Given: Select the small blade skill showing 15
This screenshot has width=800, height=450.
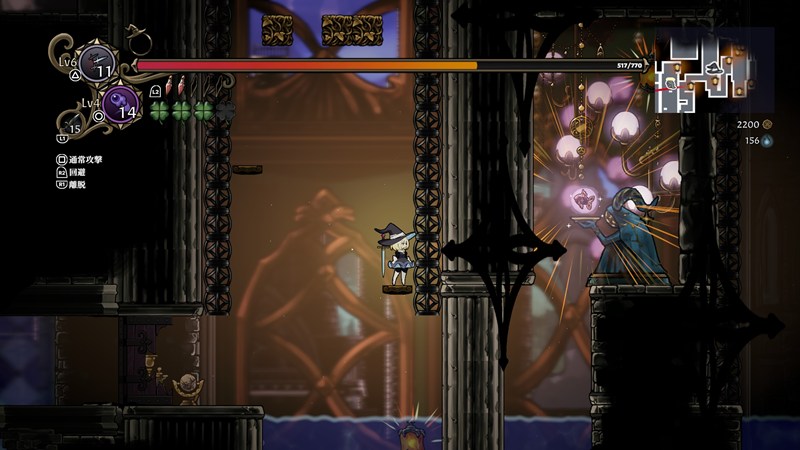Looking at the screenshot, I should (72, 124).
